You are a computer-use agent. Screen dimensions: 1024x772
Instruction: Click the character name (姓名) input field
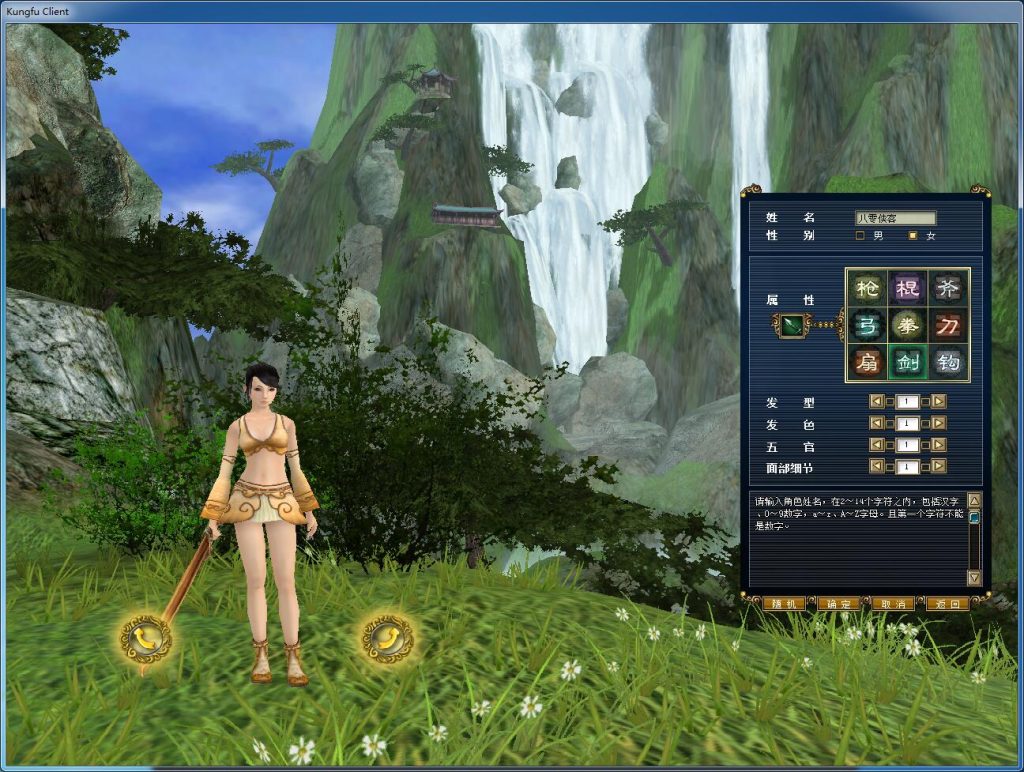pyautogui.click(x=895, y=218)
